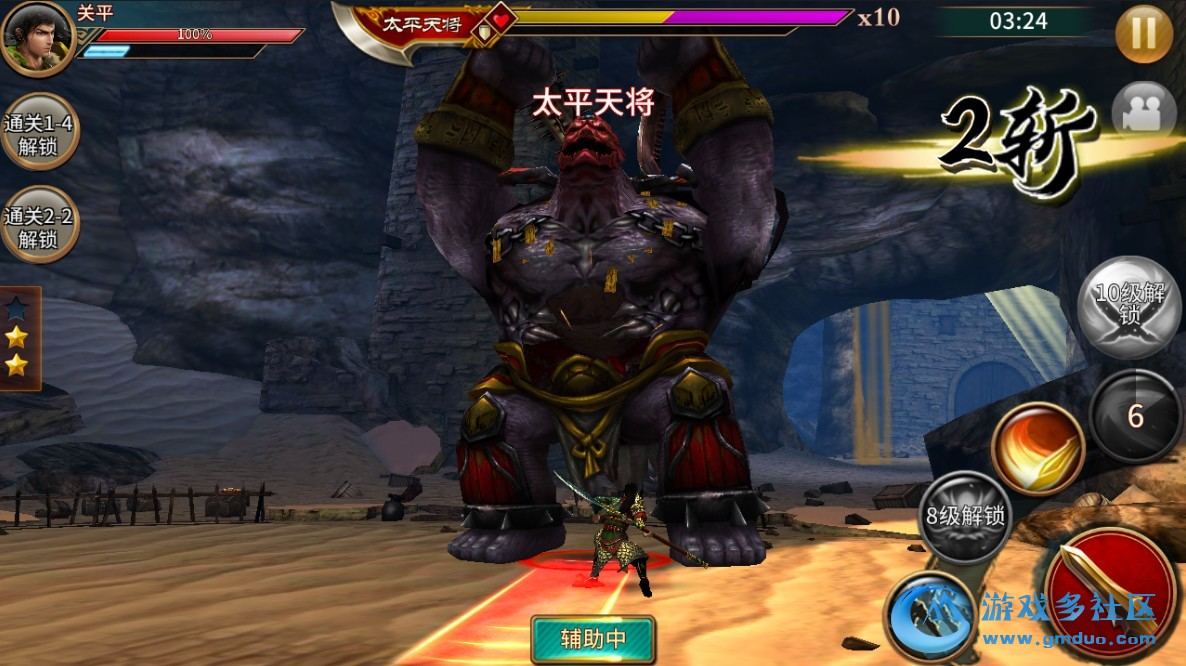Tap the 辅助中 assist button

point(593,638)
